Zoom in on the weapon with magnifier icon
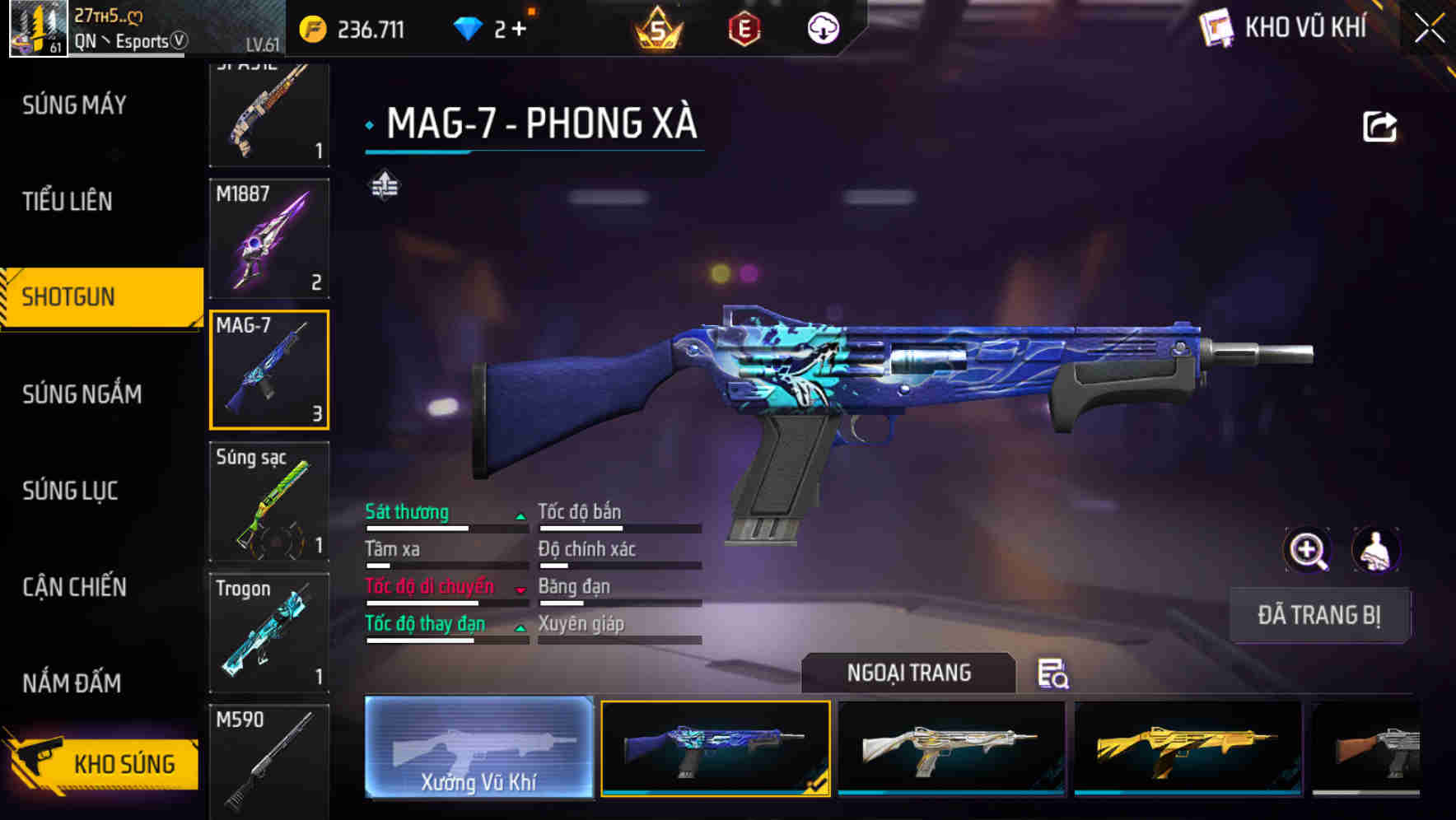The height and width of the screenshot is (820, 1456). 1306,550
